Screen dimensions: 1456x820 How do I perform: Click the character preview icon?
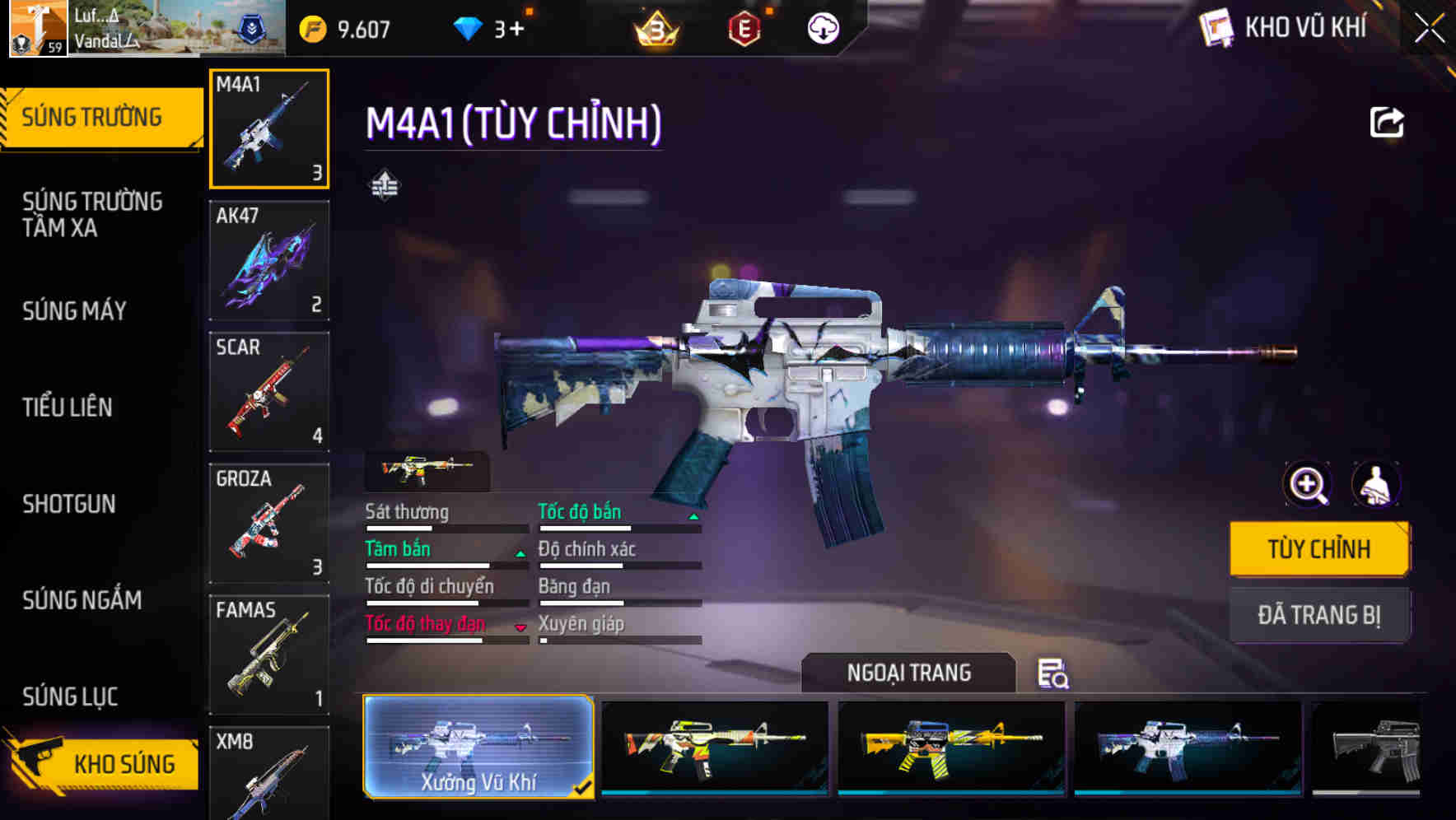[x=1375, y=485]
